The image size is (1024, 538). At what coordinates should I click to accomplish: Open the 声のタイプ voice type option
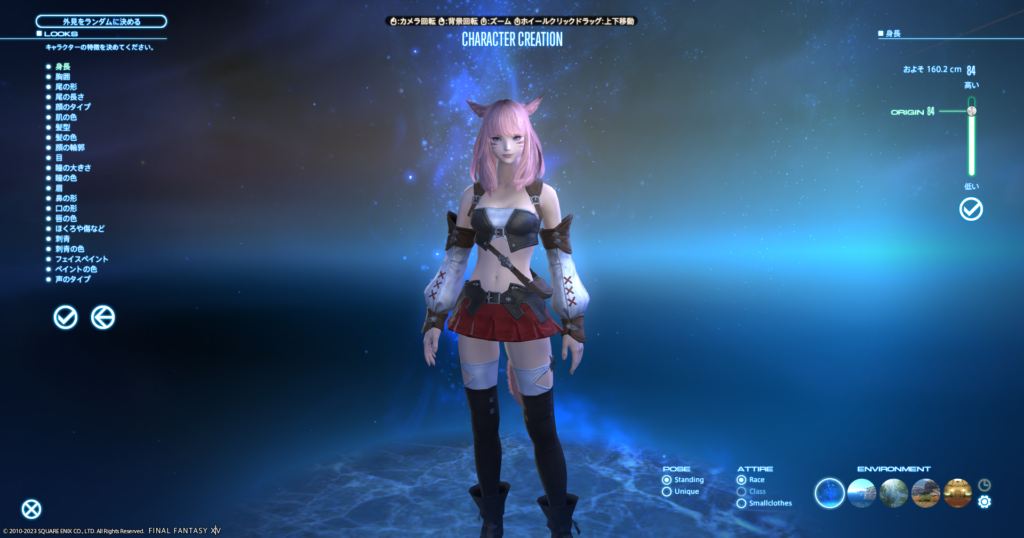click(x=72, y=280)
